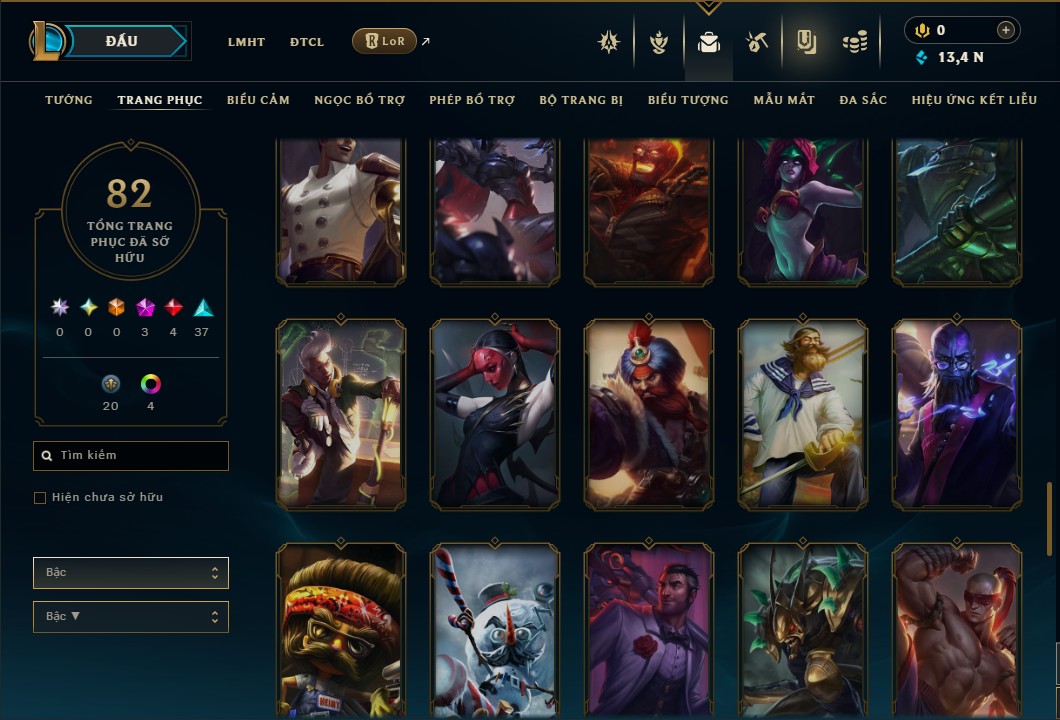1060x720 pixels.
Task: Switch to the TƯỚNG champions tab
Action: tap(69, 100)
